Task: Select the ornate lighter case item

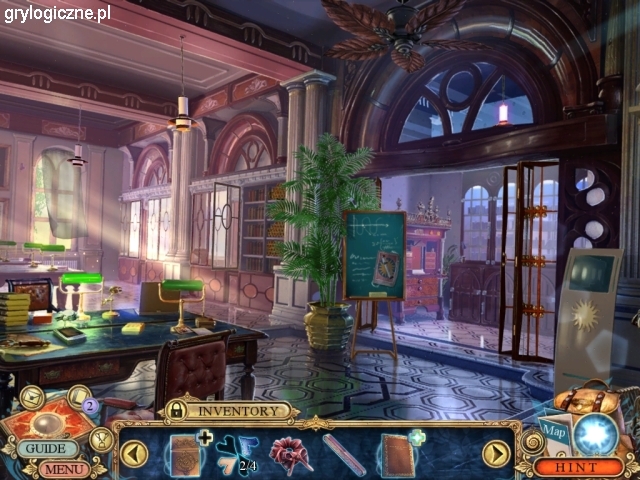Action: click(186, 455)
